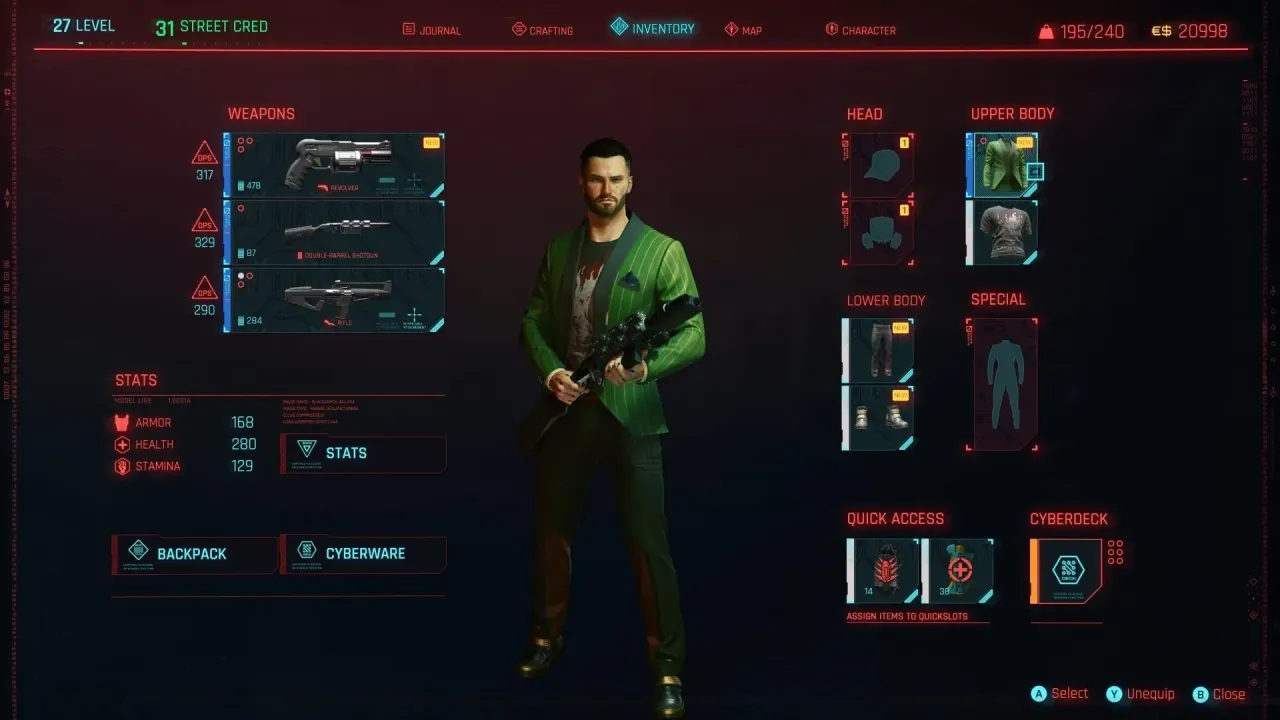Click the STATS button
The height and width of the screenshot is (720, 1280).
(363, 453)
